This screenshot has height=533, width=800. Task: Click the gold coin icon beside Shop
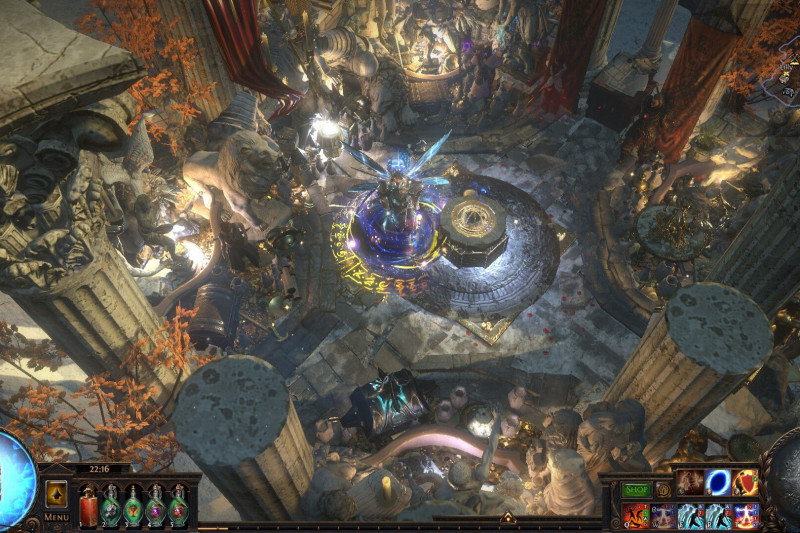click(663, 490)
